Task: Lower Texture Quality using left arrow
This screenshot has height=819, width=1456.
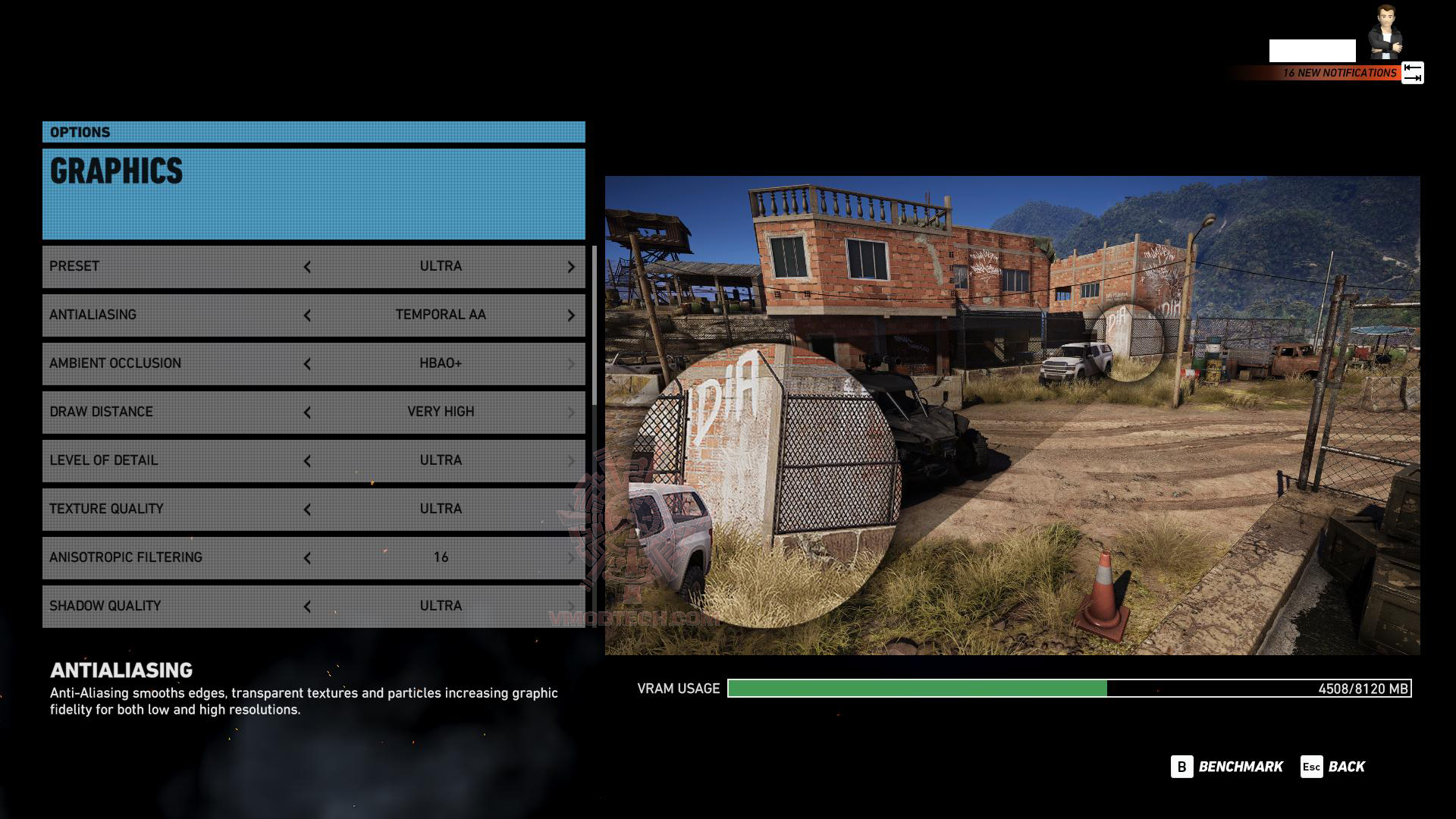Action: pos(307,510)
